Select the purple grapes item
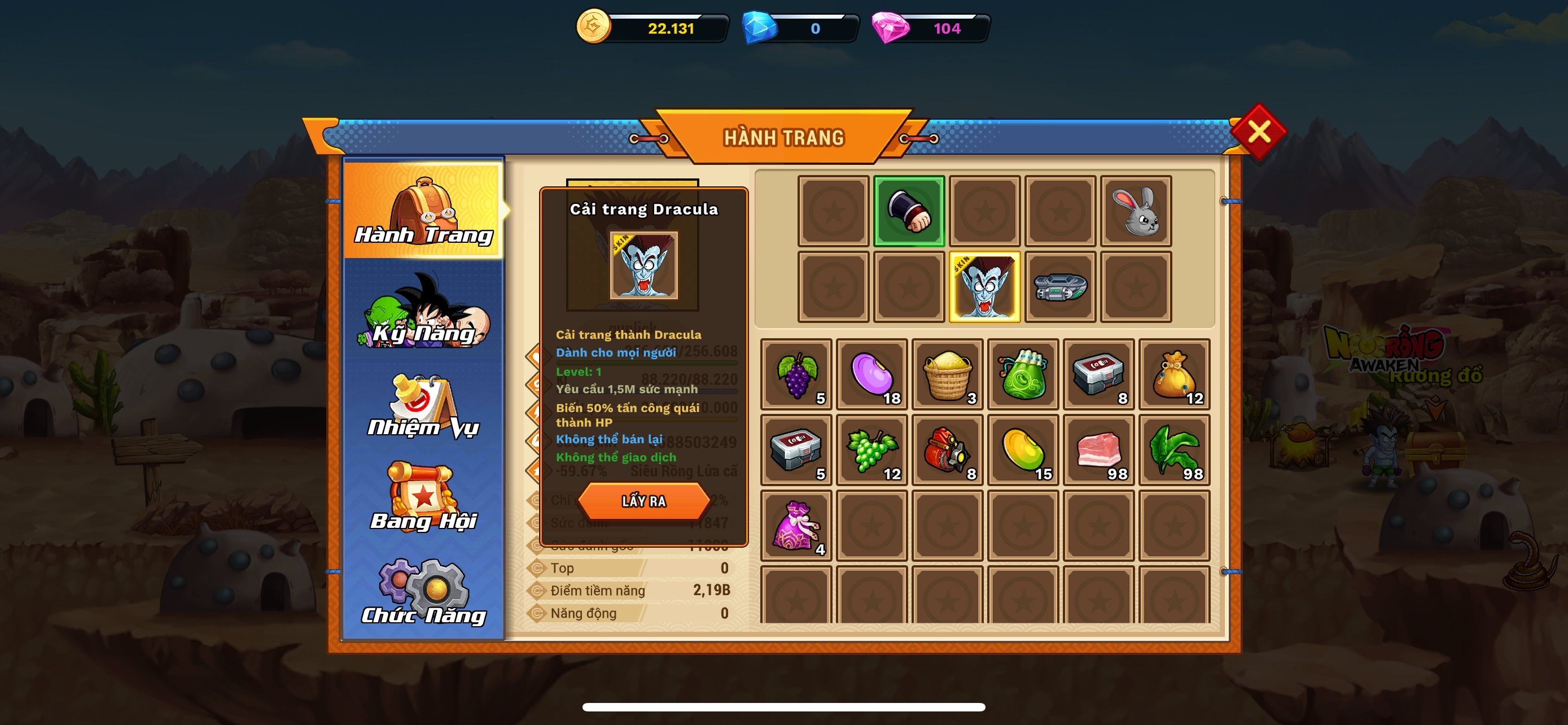 click(796, 374)
